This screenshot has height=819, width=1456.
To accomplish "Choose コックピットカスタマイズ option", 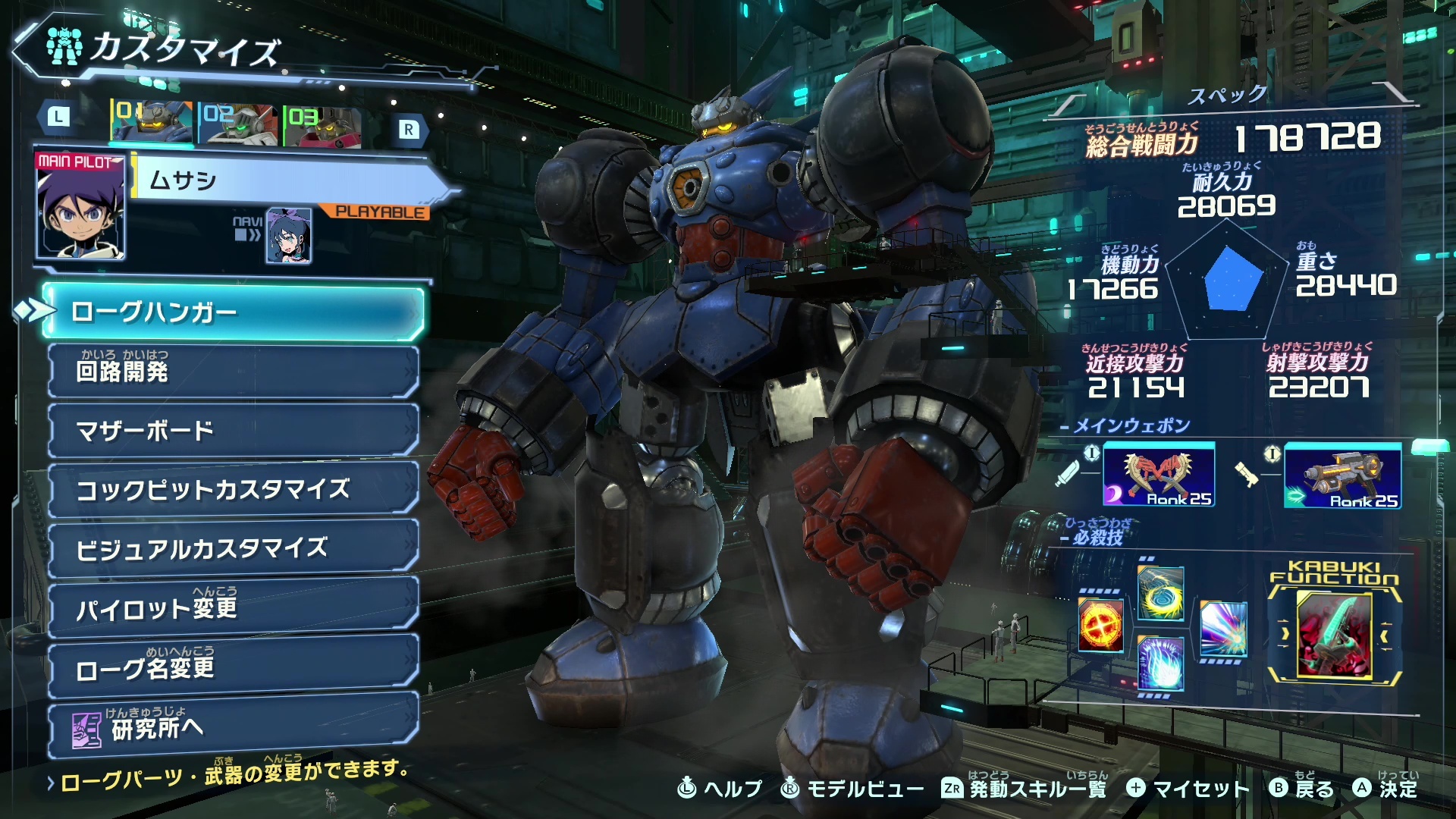I will 234,489.
